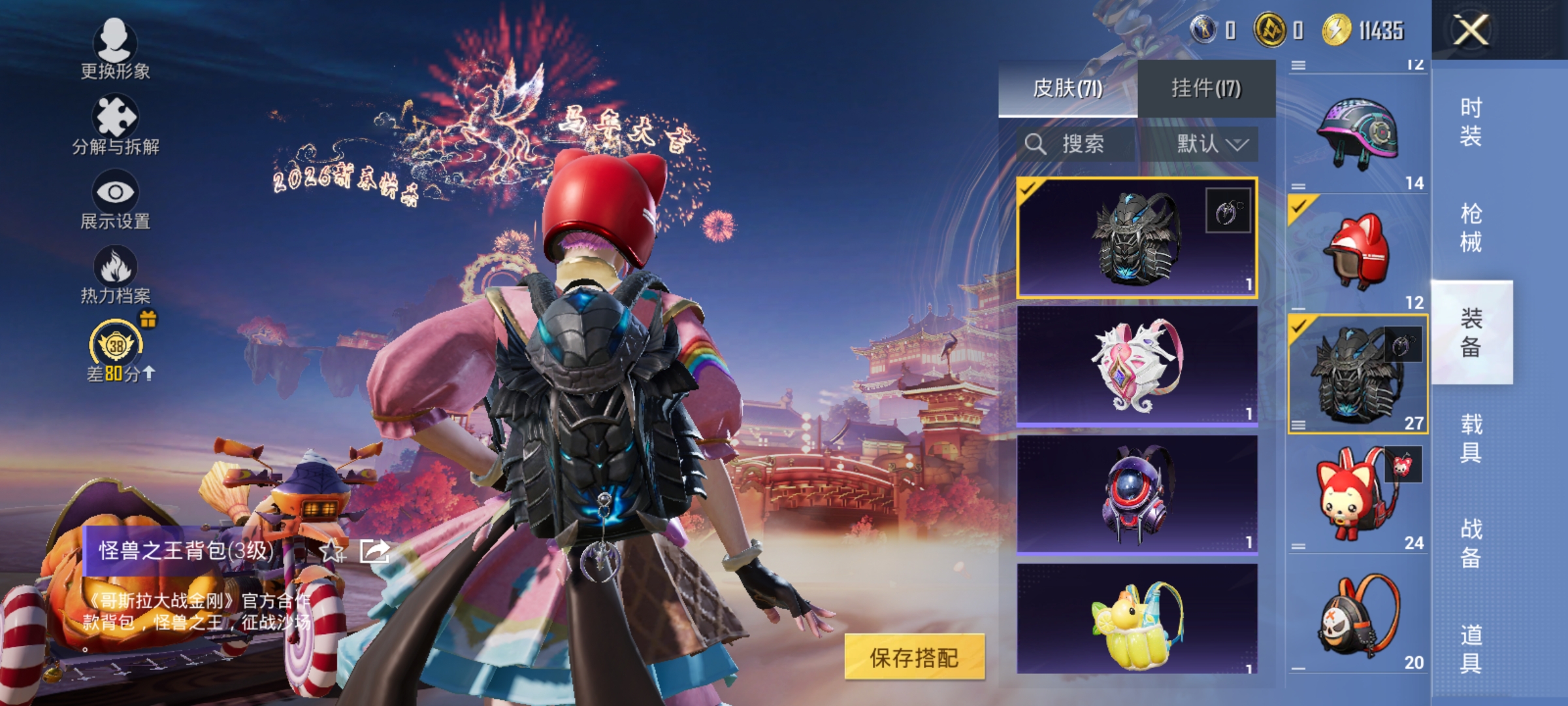Open the search magnifier in the skins panel
The height and width of the screenshot is (706, 1568).
[x=1036, y=143]
